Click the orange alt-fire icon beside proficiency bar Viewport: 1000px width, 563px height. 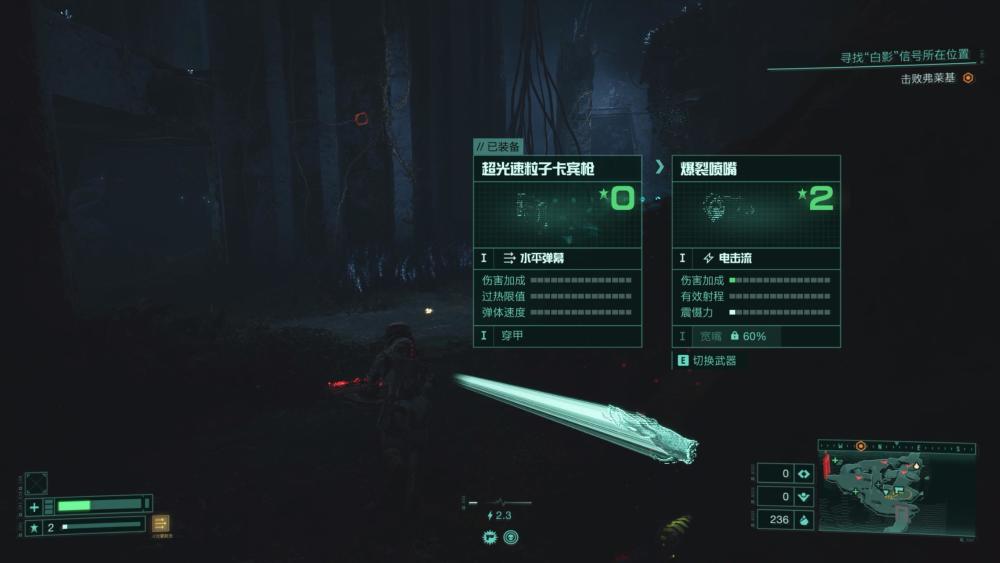coord(161,523)
